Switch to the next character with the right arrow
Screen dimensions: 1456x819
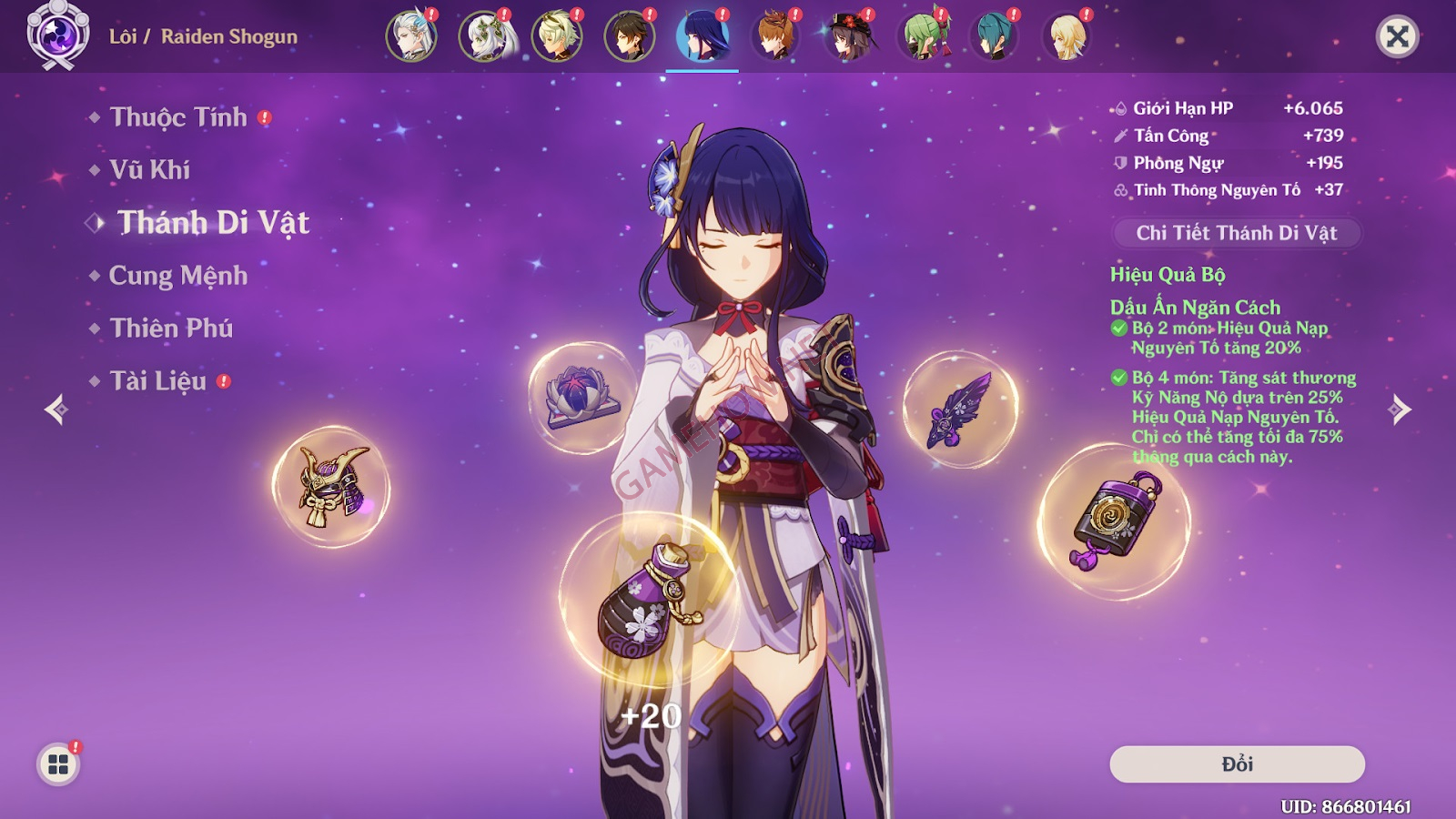(1400, 409)
